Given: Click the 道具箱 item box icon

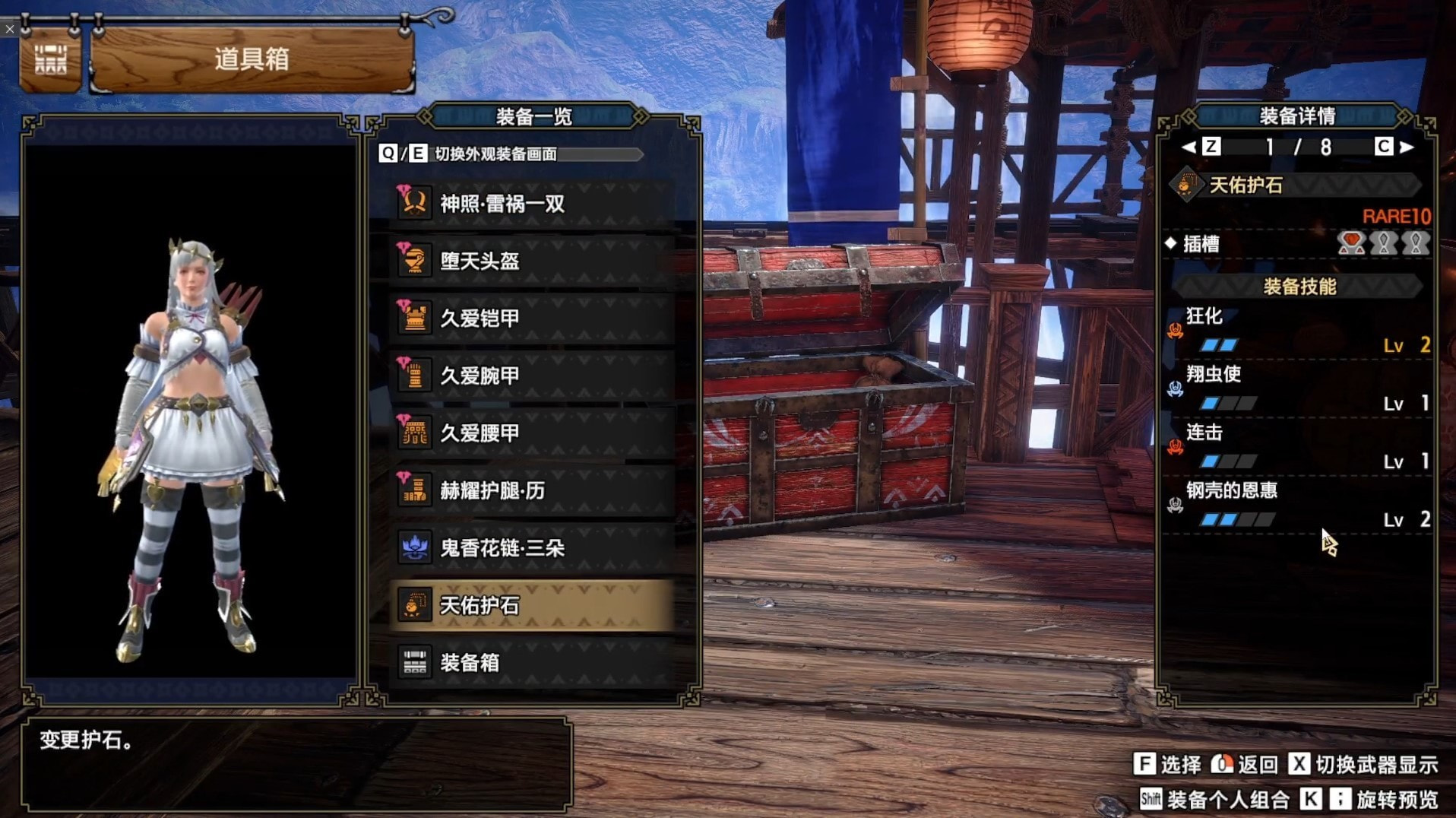Looking at the screenshot, I should [x=50, y=59].
